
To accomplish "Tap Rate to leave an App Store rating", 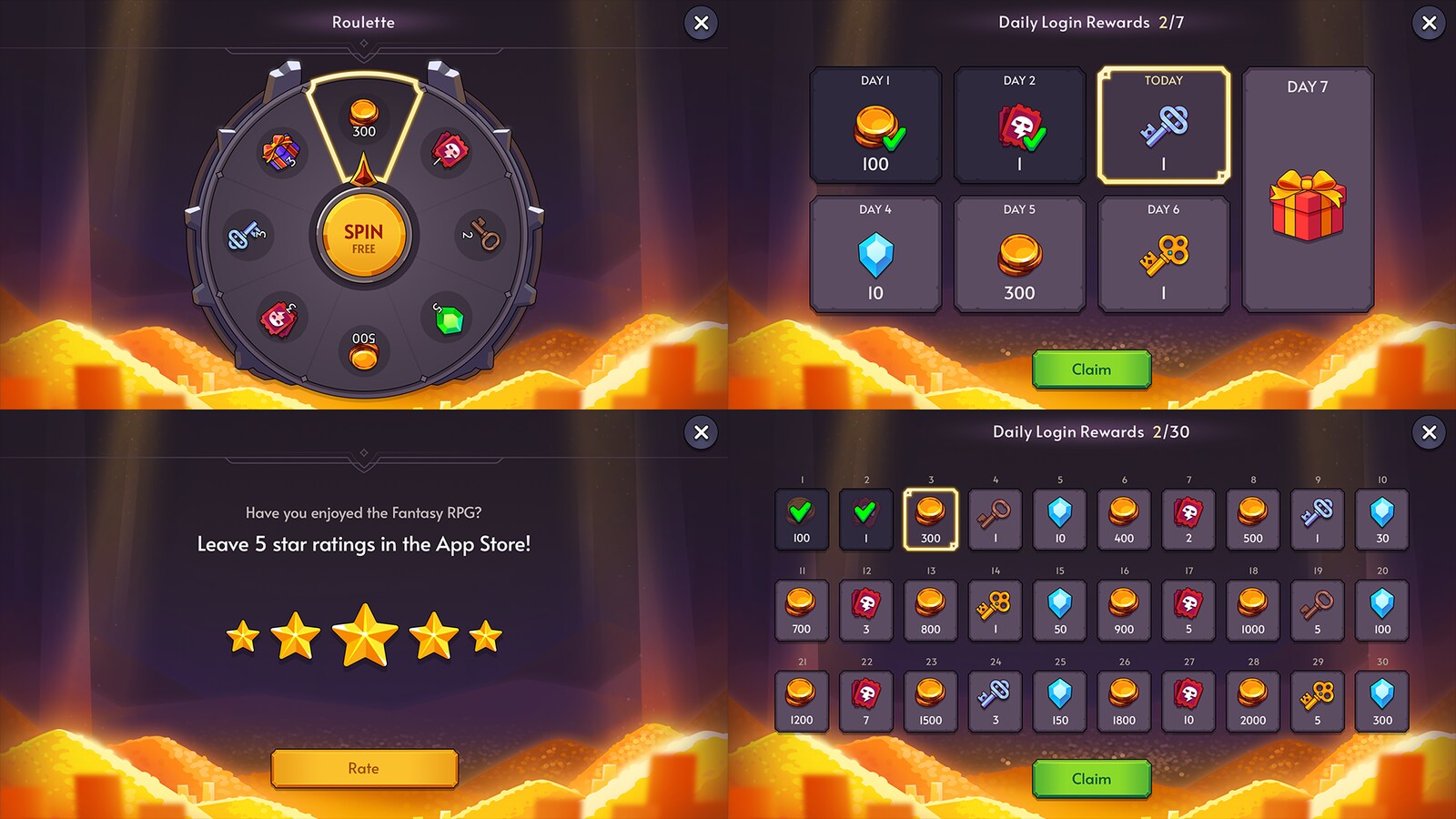I will pyautogui.click(x=364, y=768).
